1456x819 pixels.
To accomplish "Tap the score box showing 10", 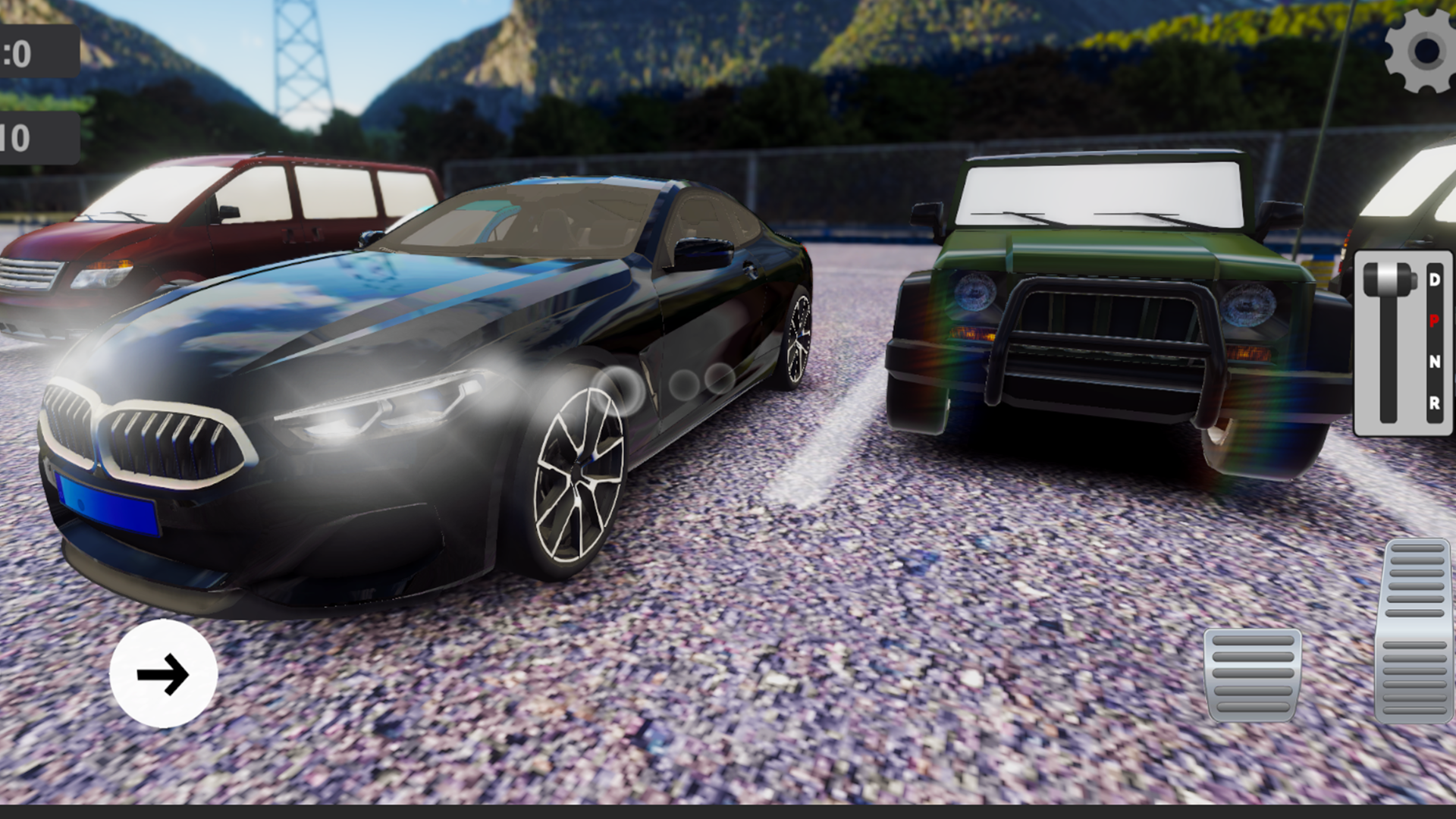I will point(39,136).
